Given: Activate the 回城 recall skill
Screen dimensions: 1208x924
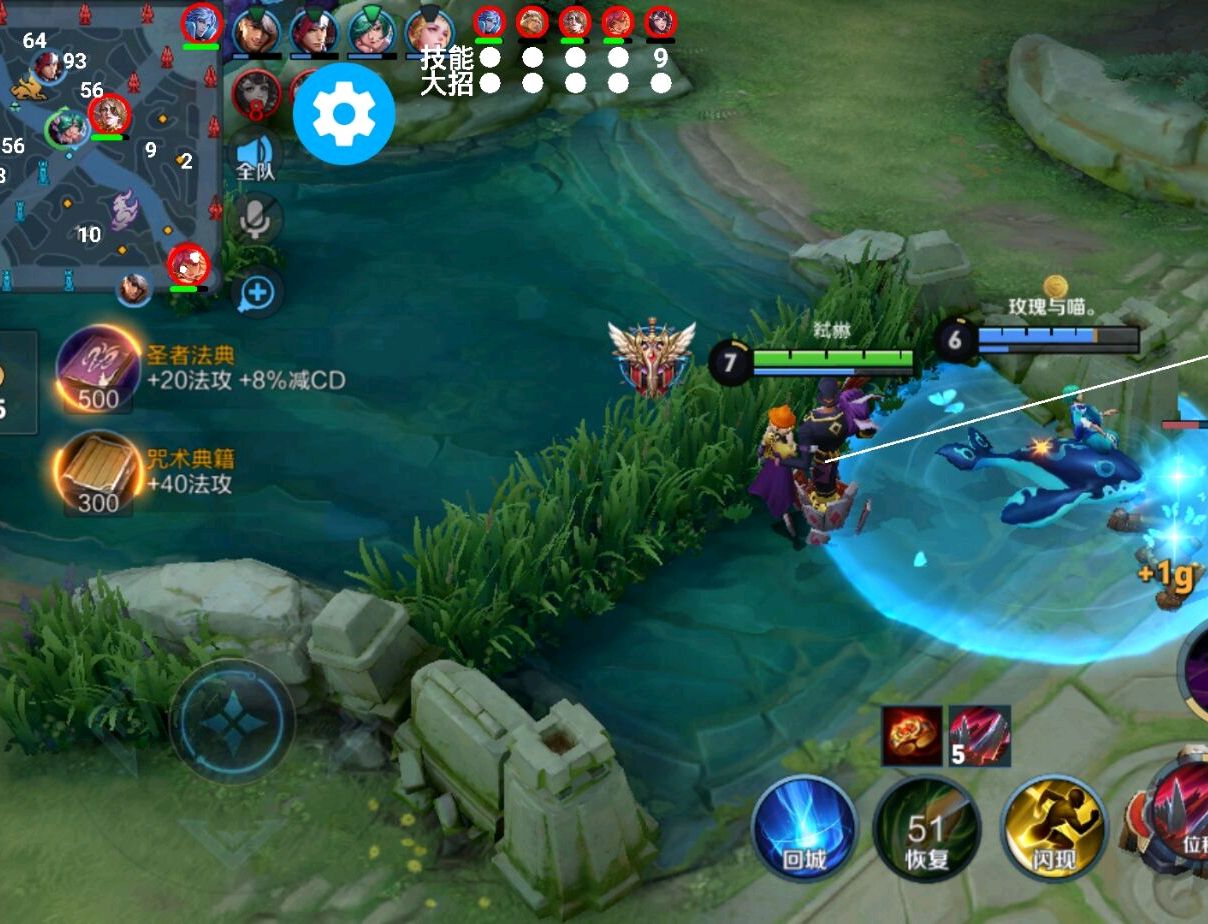Looking at the screenshot, I should click(804, 827).
